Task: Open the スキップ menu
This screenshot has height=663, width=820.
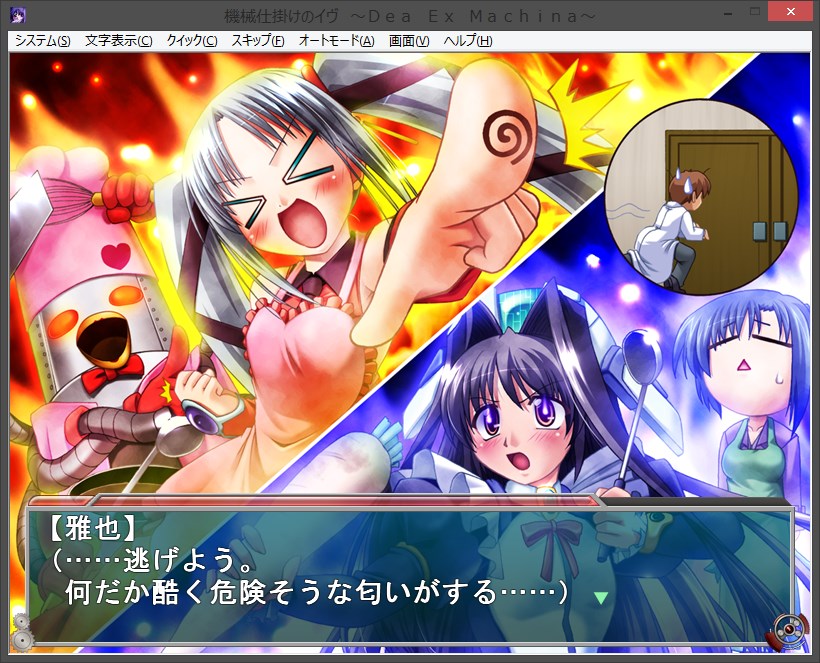Action: [x=257, y=41]
